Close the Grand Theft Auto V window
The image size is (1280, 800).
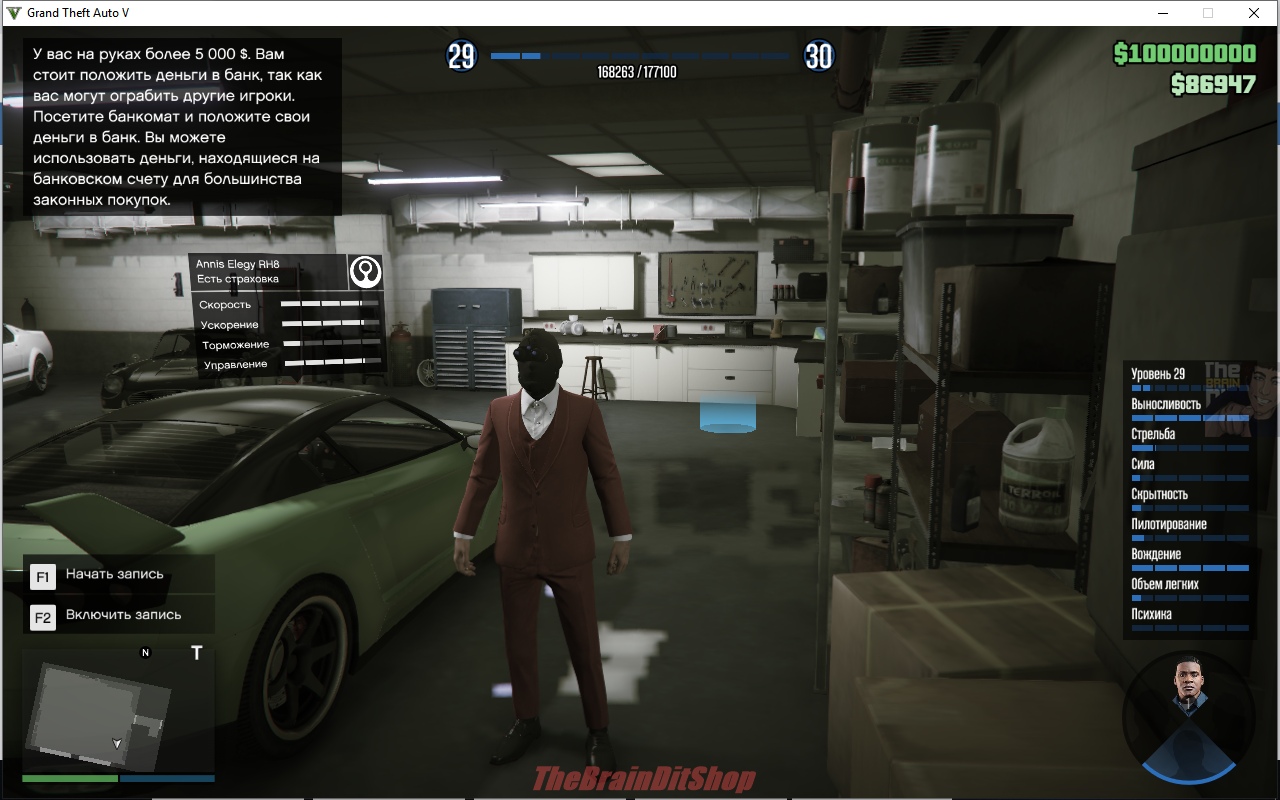click(x=1253, y=13)
